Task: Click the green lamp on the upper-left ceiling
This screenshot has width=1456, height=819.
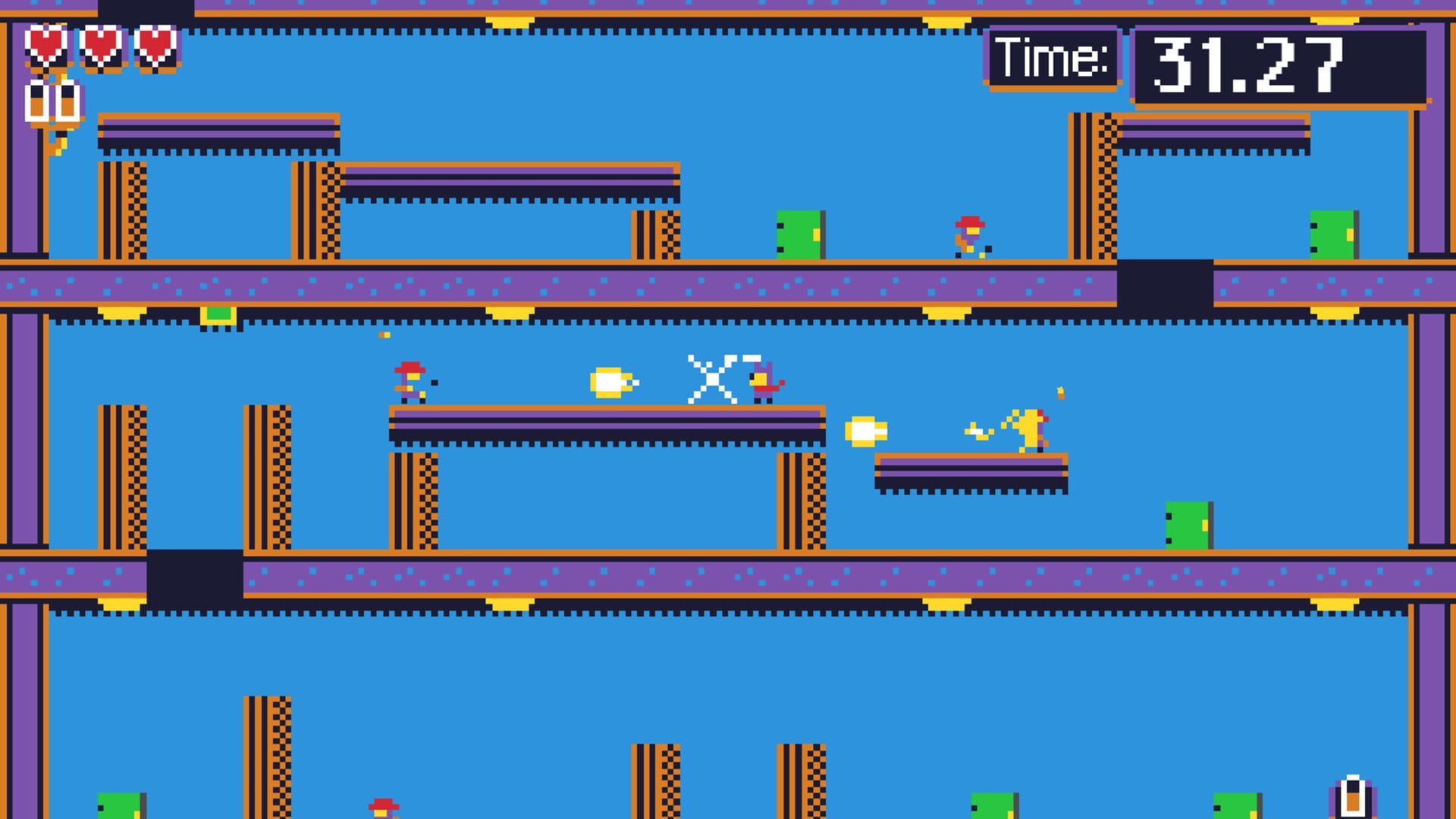Action: pos(218,313)
